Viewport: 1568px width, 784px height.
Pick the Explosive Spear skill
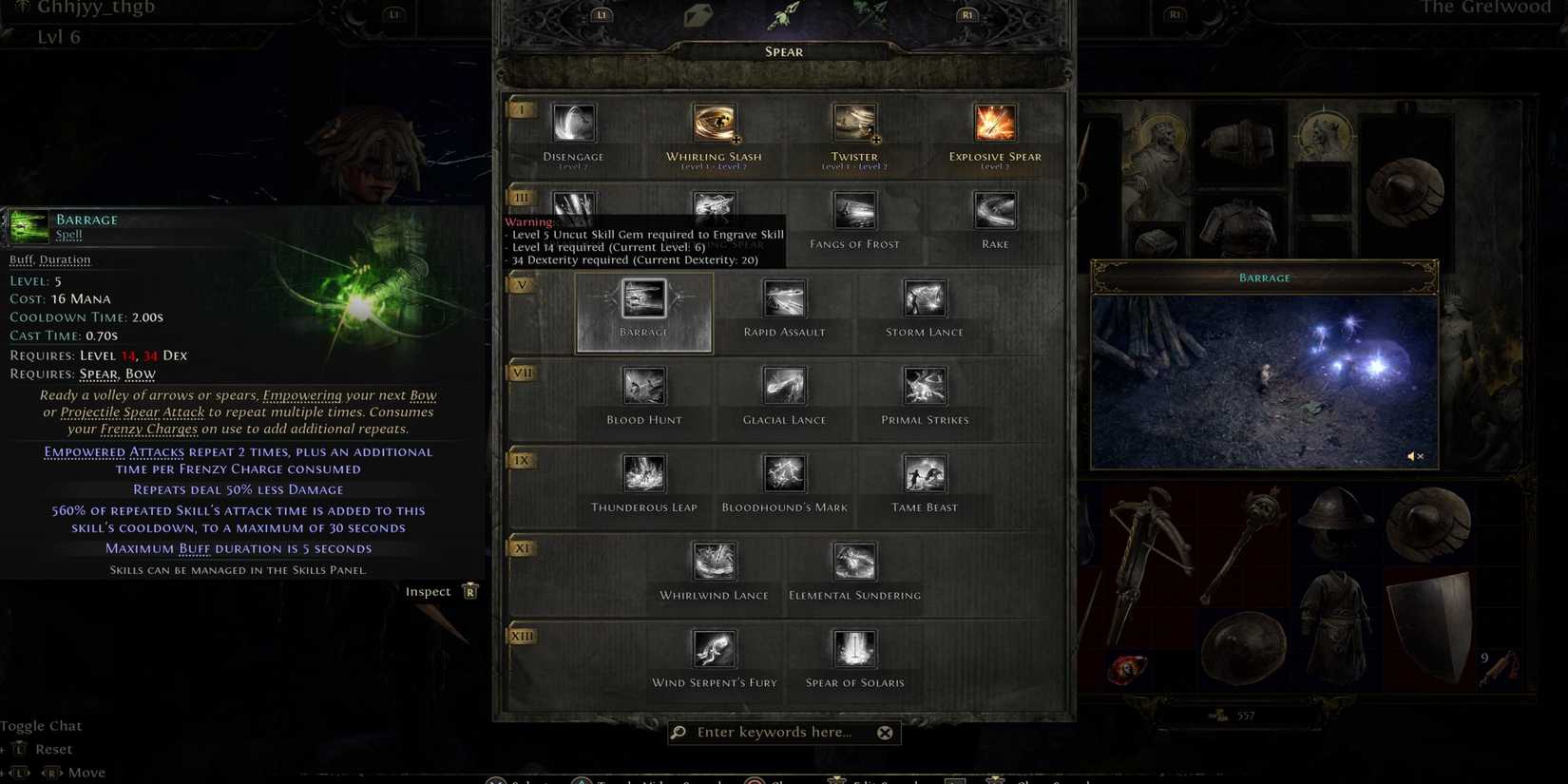[993, 122]
